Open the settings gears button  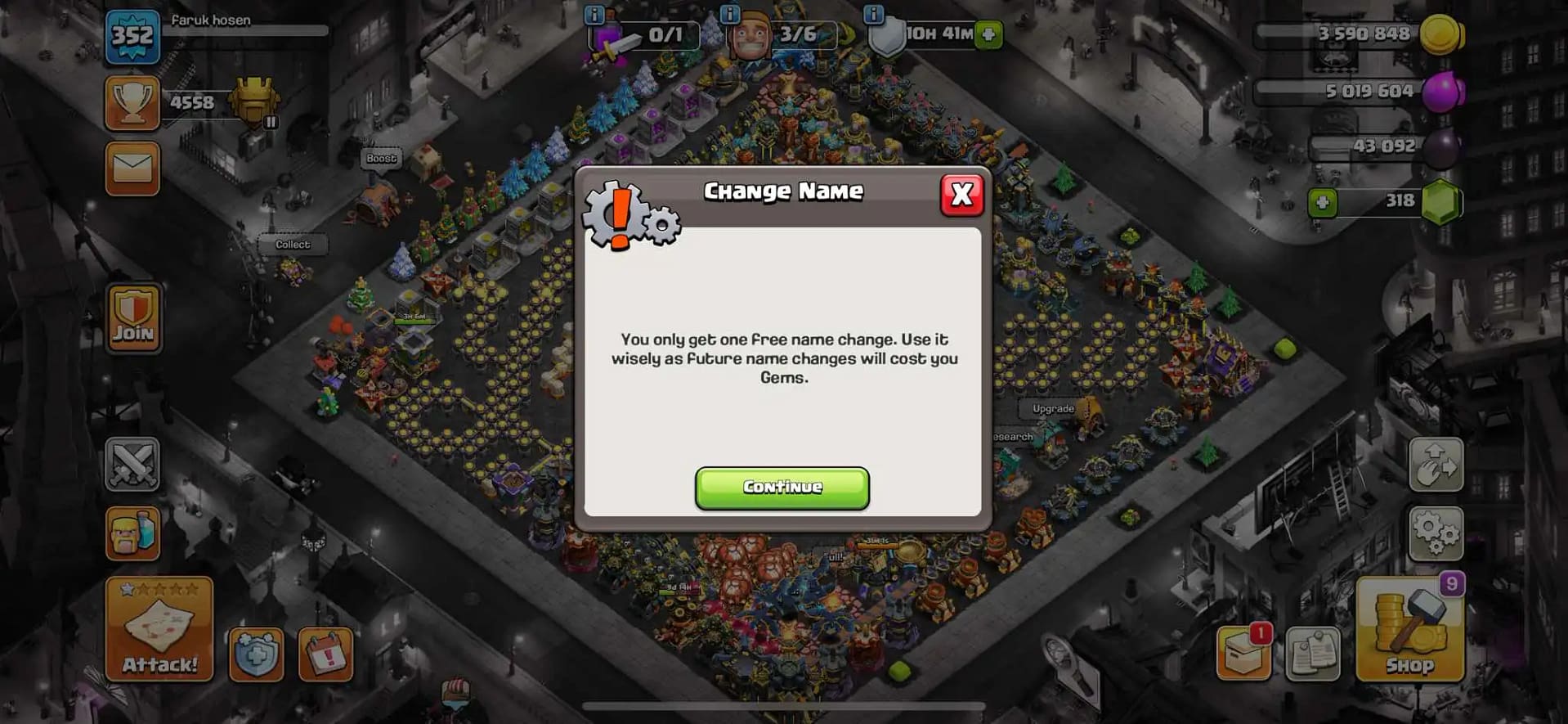click(1436, 533)
